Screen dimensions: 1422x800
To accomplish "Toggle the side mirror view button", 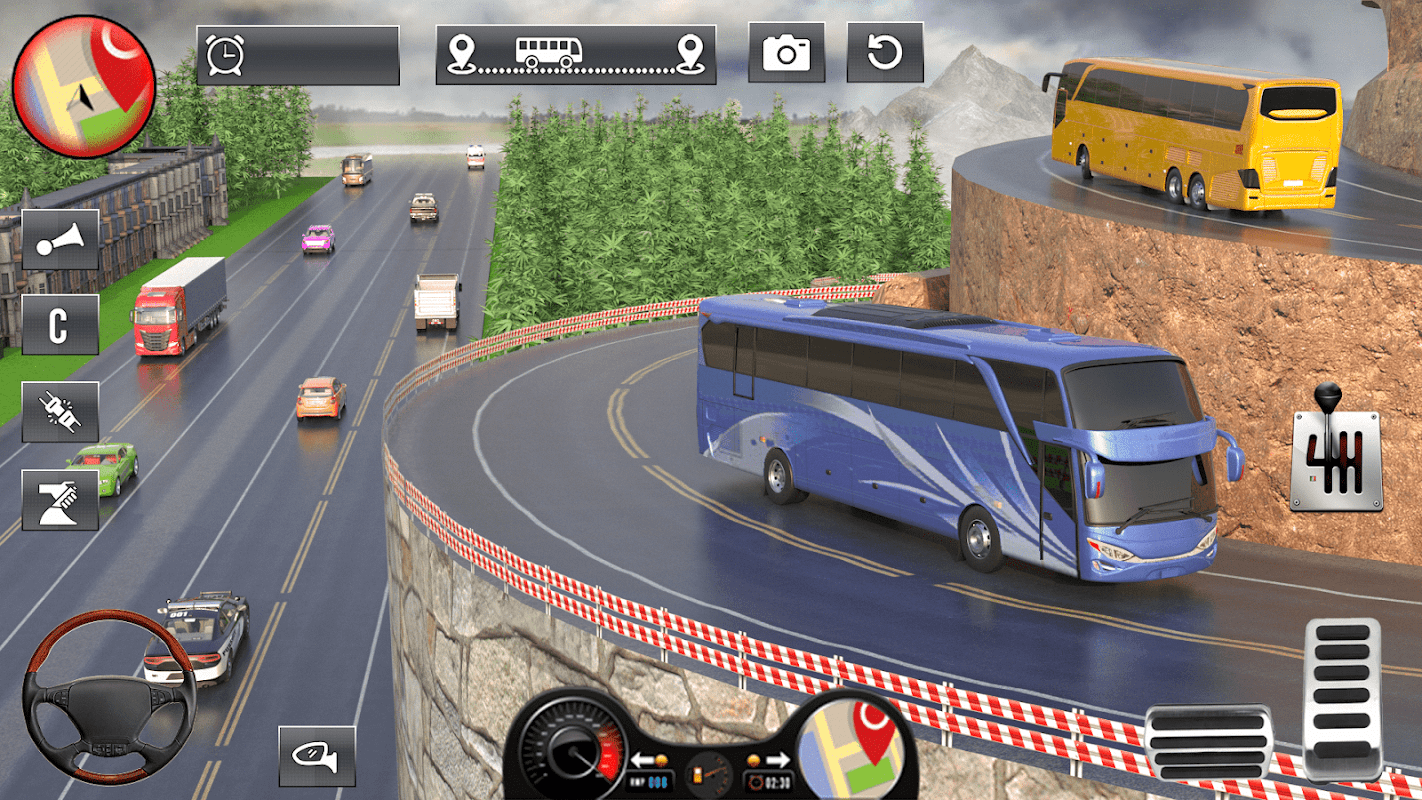I will coord(316,755).
